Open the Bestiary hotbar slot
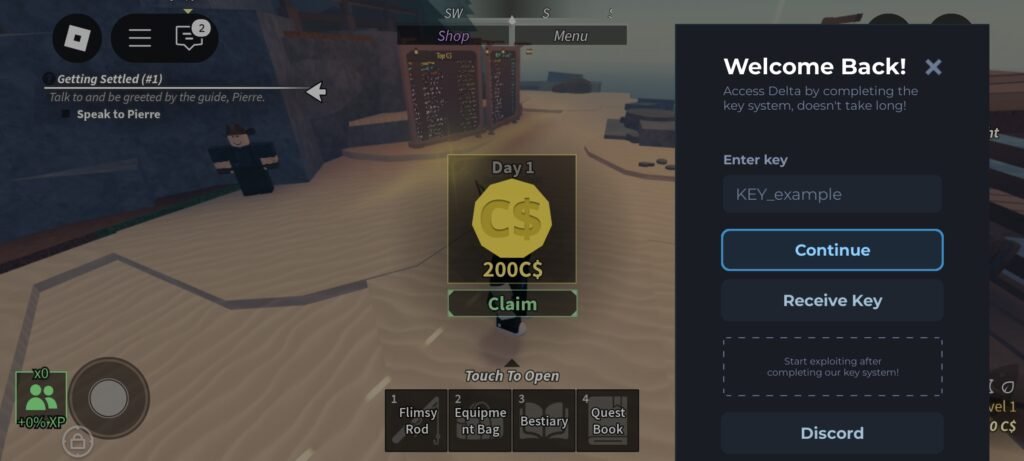The width and height of the screenshot is (1024, 461). pyautogui.click(x=544, y=421)
